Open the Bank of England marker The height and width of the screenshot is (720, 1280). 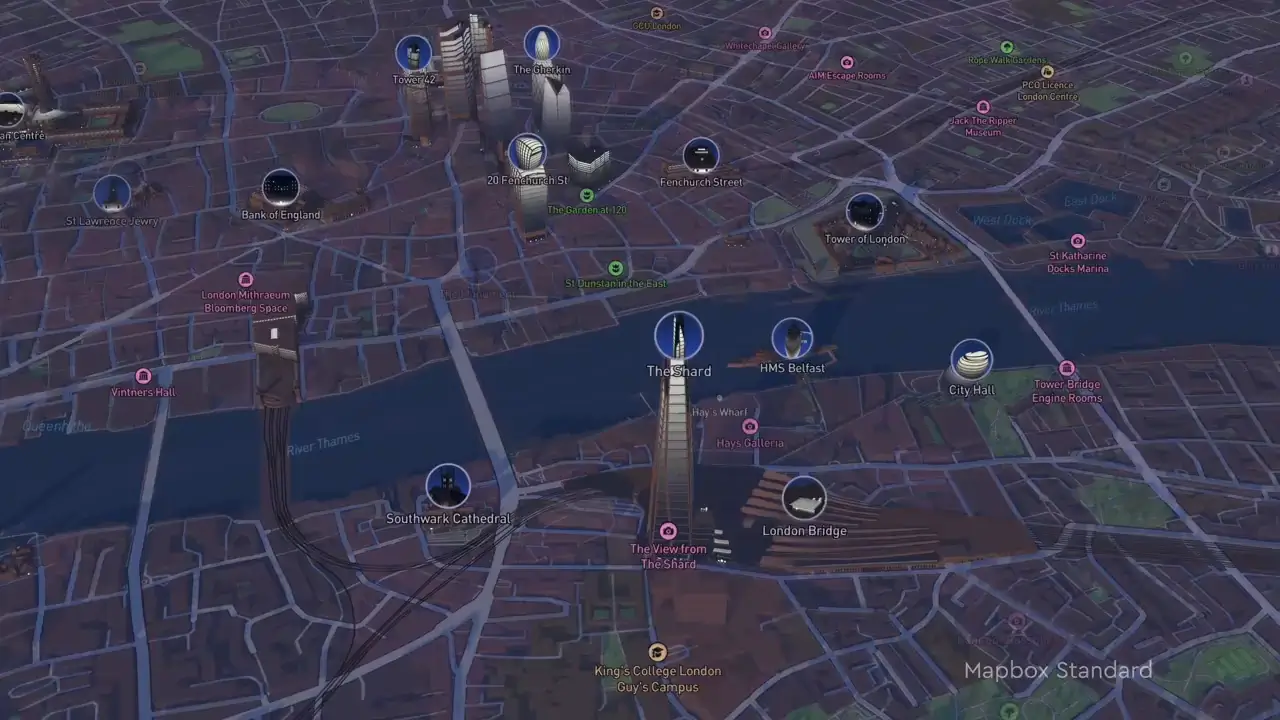click(x=281, y=188)
